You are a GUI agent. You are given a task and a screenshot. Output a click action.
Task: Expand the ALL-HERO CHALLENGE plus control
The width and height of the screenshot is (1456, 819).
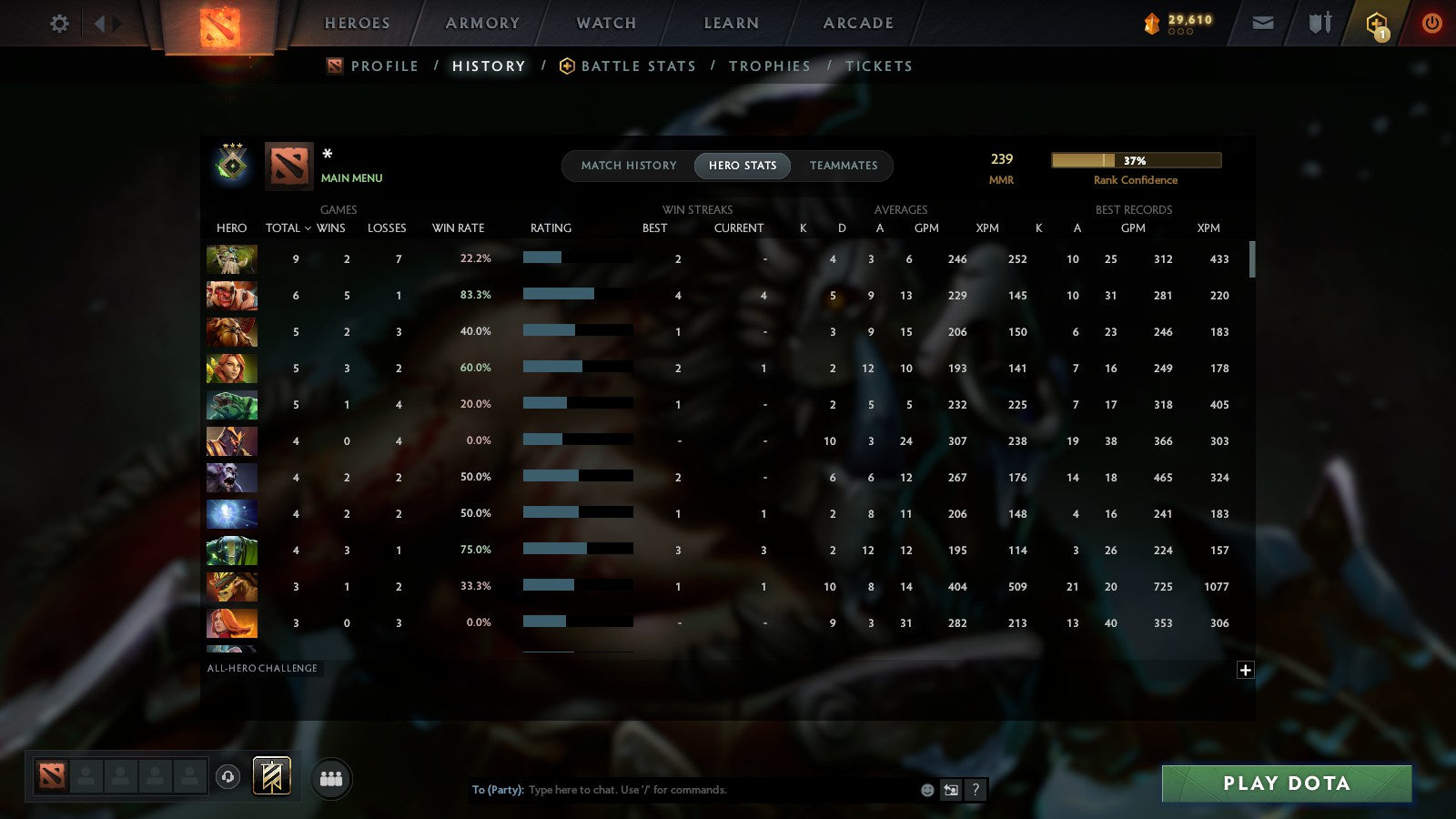1246,670
